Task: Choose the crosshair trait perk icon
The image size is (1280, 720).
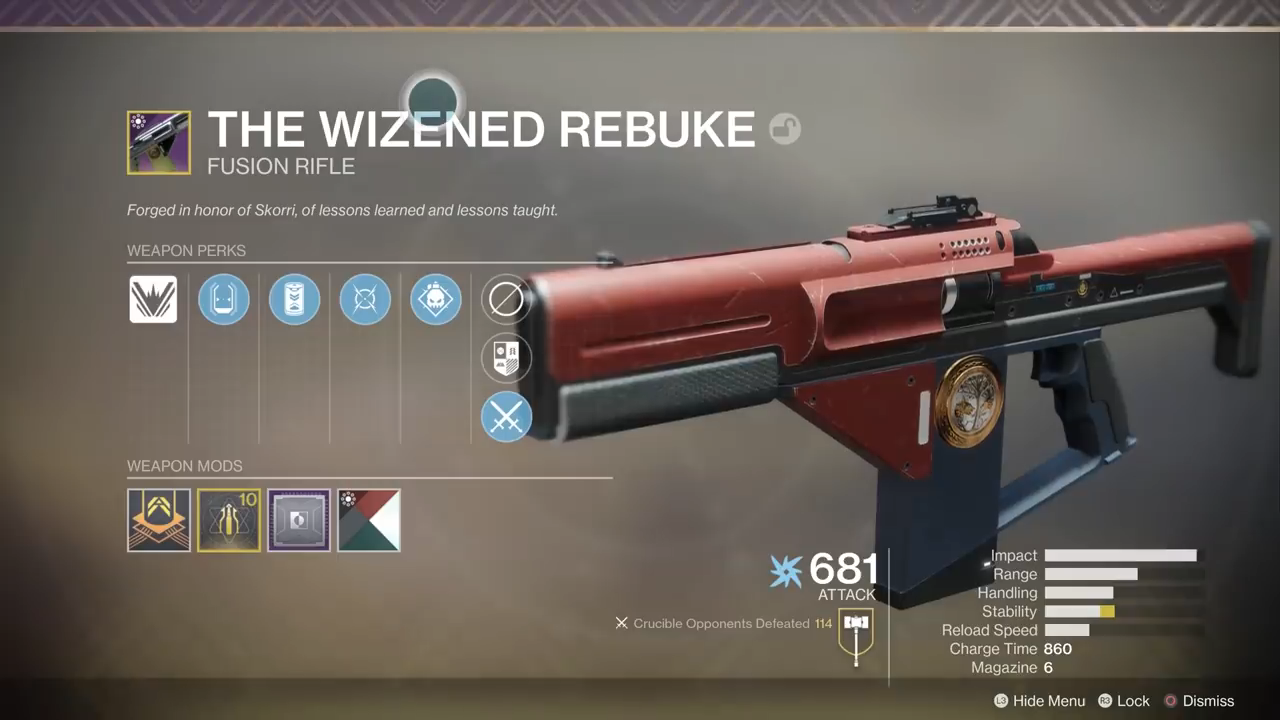Action: 365,299
